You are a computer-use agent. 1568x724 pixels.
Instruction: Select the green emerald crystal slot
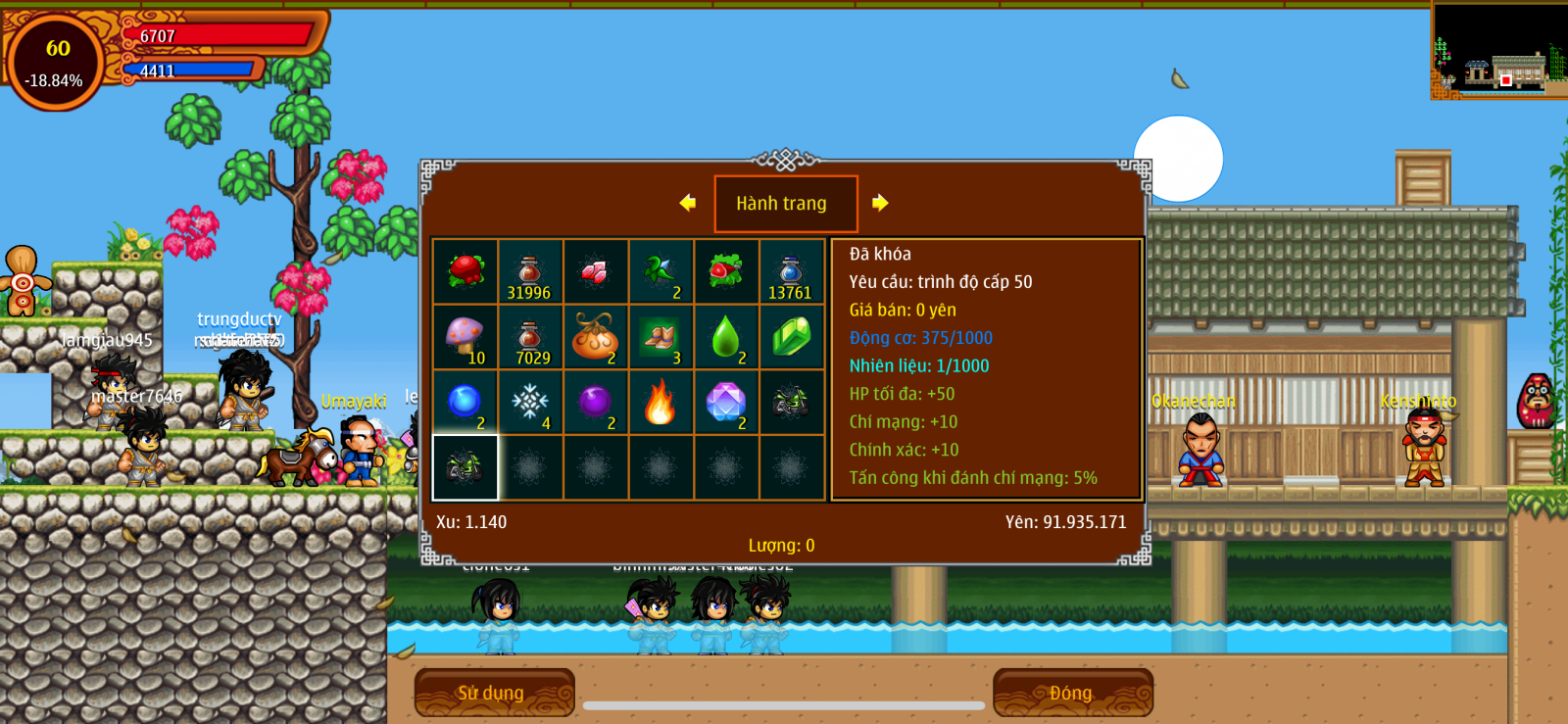(791, 337)
